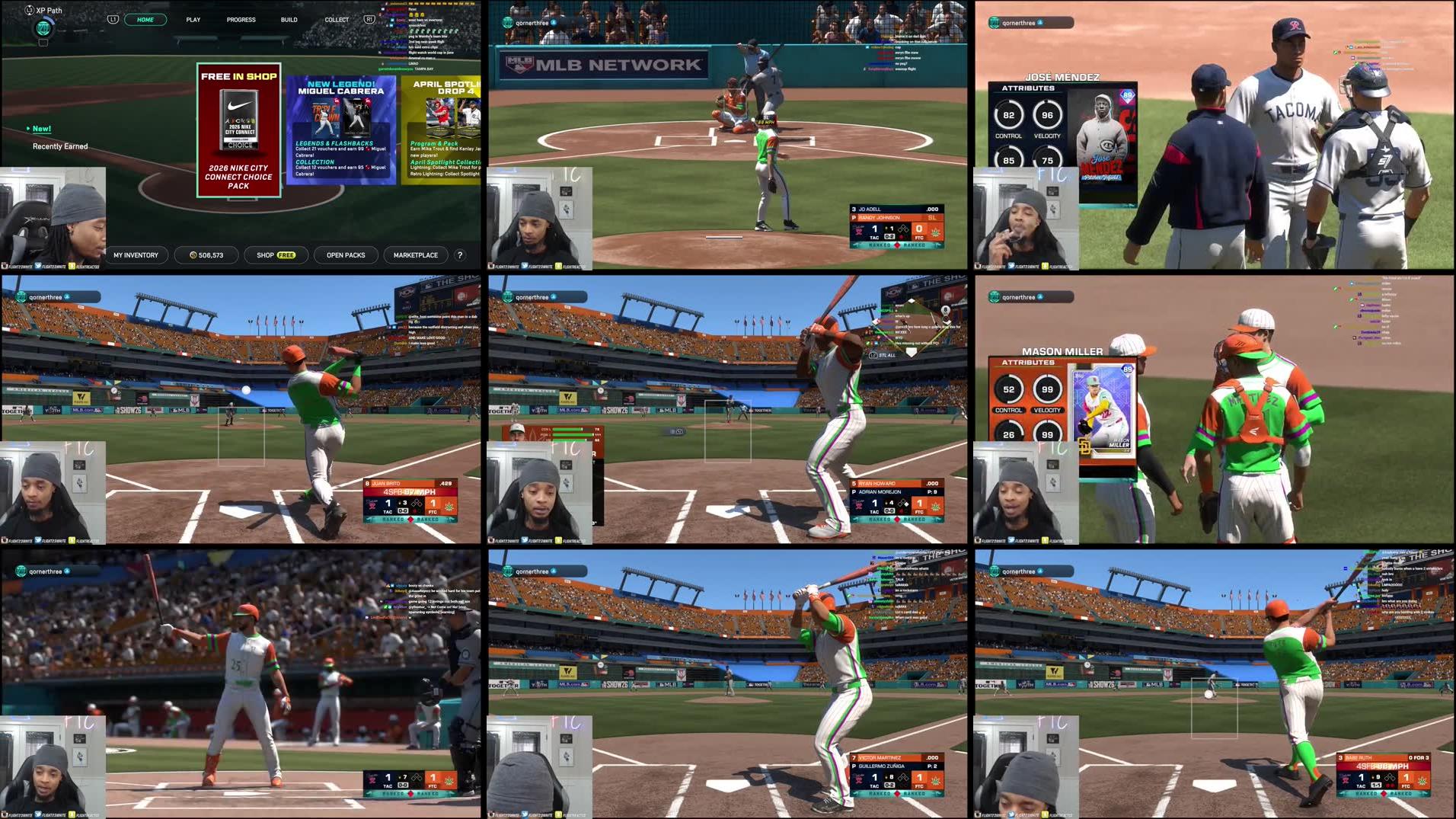Click the Velocity 96 attribute dial
1456x819 pixels.
coord(1047,114)
